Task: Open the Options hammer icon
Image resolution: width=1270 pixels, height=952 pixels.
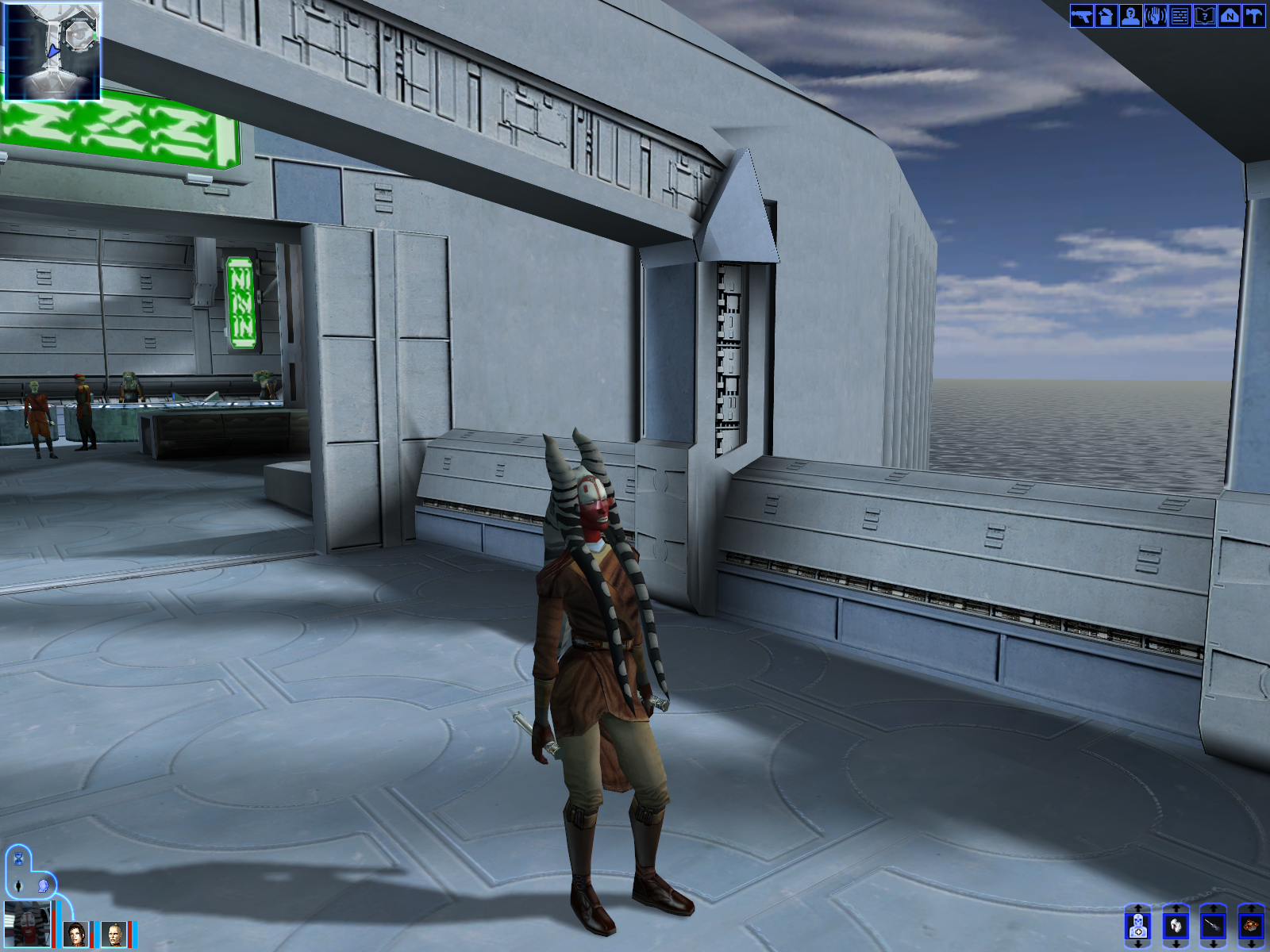Action: click(1254, 15)
